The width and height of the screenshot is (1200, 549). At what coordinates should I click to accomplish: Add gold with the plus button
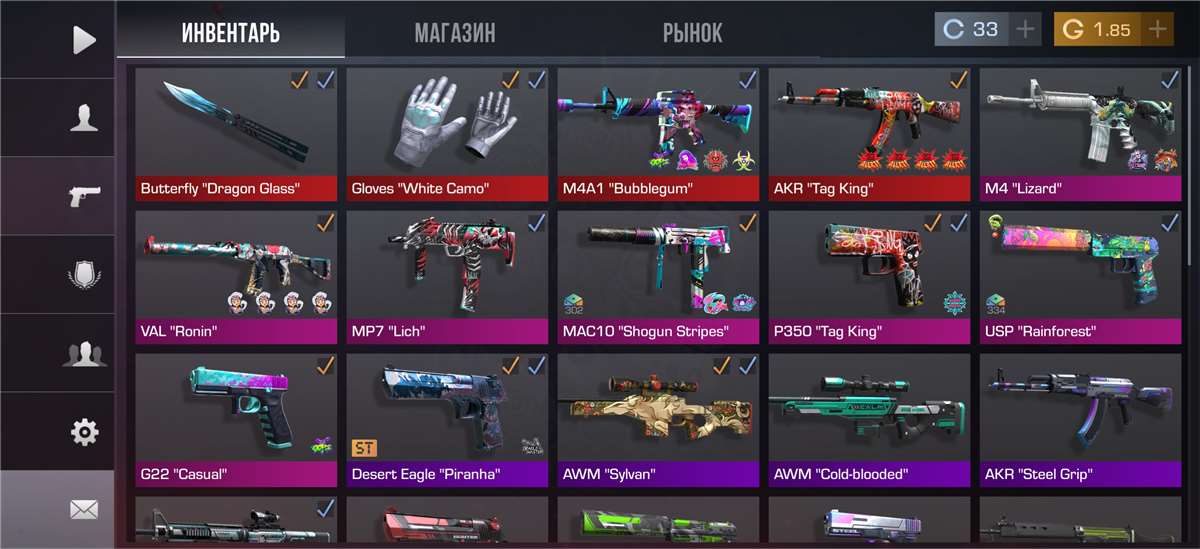click(1157, 30)
